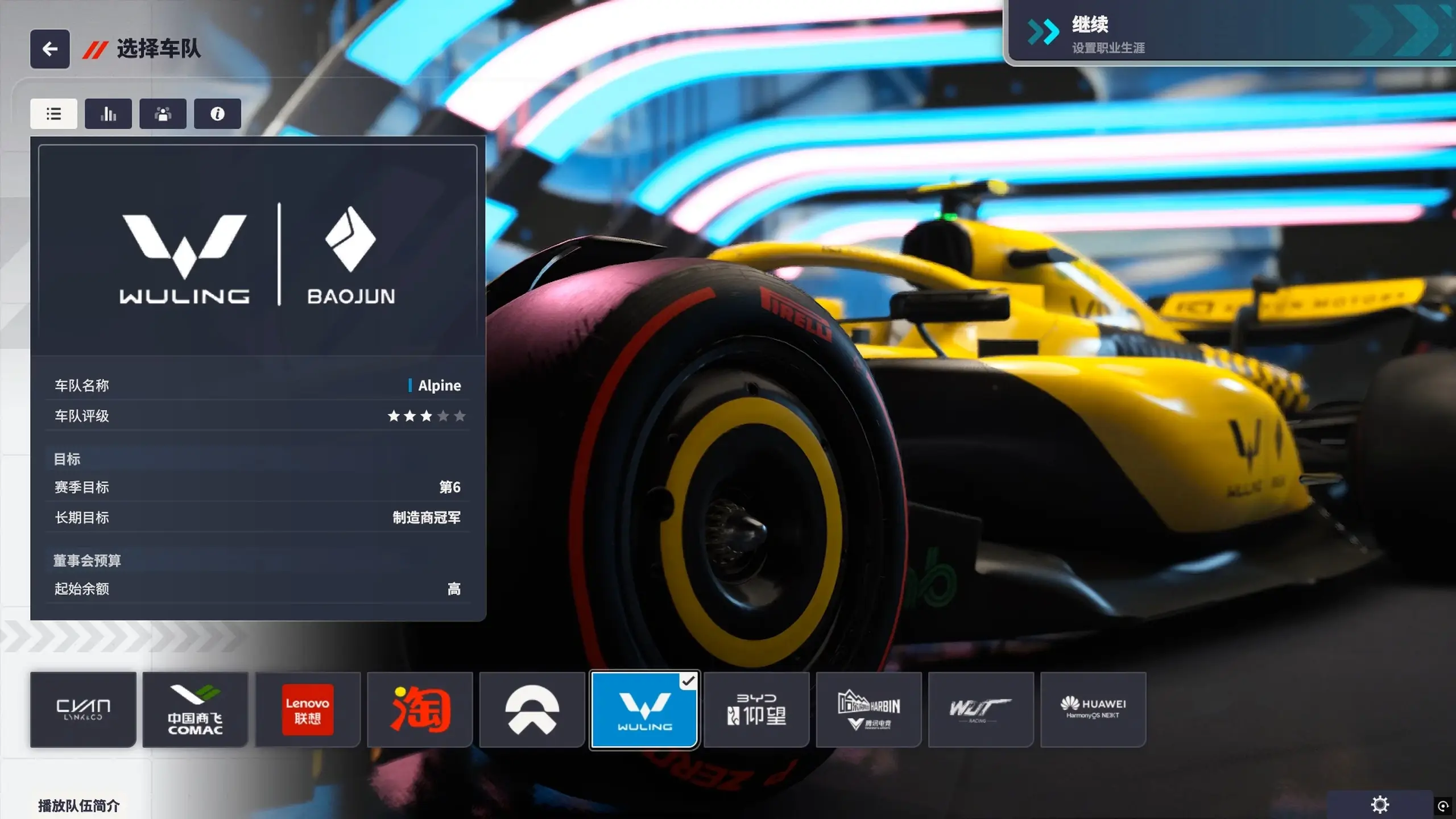Show the team personnel tab
Image resolution: width=1456 pixels, height=819 pixels.
[163, 114]
